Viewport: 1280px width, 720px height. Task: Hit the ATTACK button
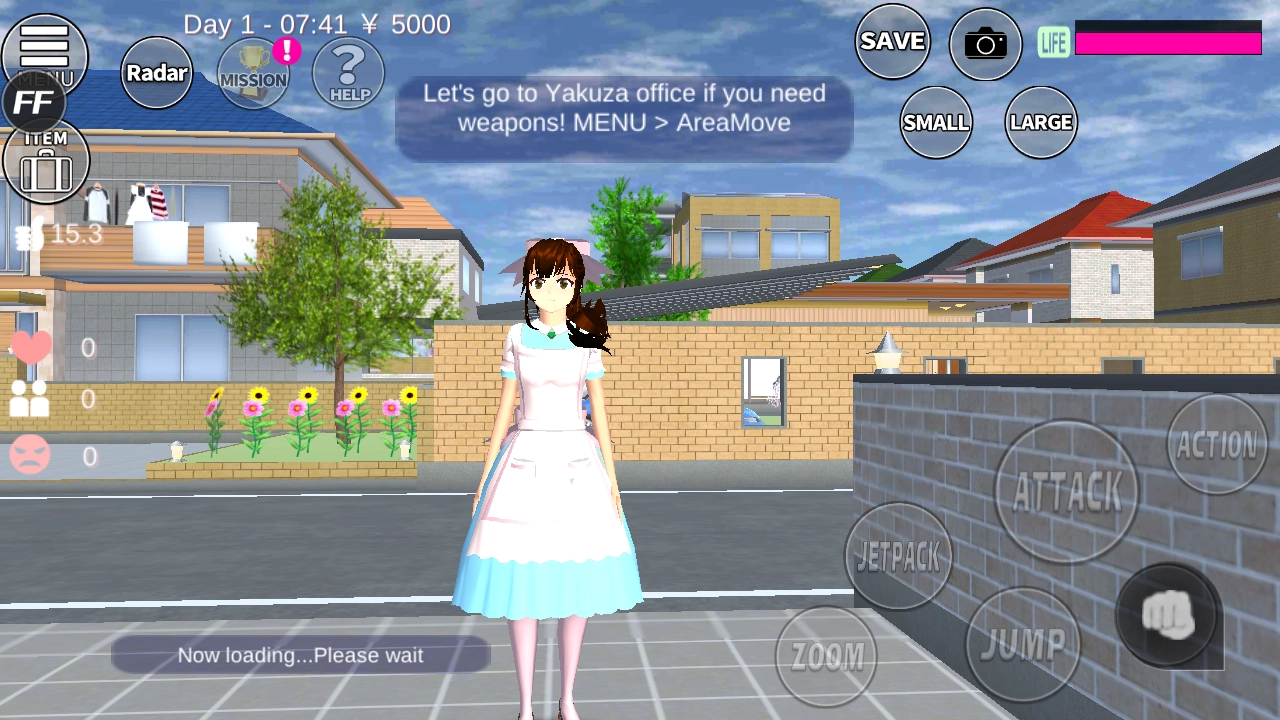click(1066, 491)
